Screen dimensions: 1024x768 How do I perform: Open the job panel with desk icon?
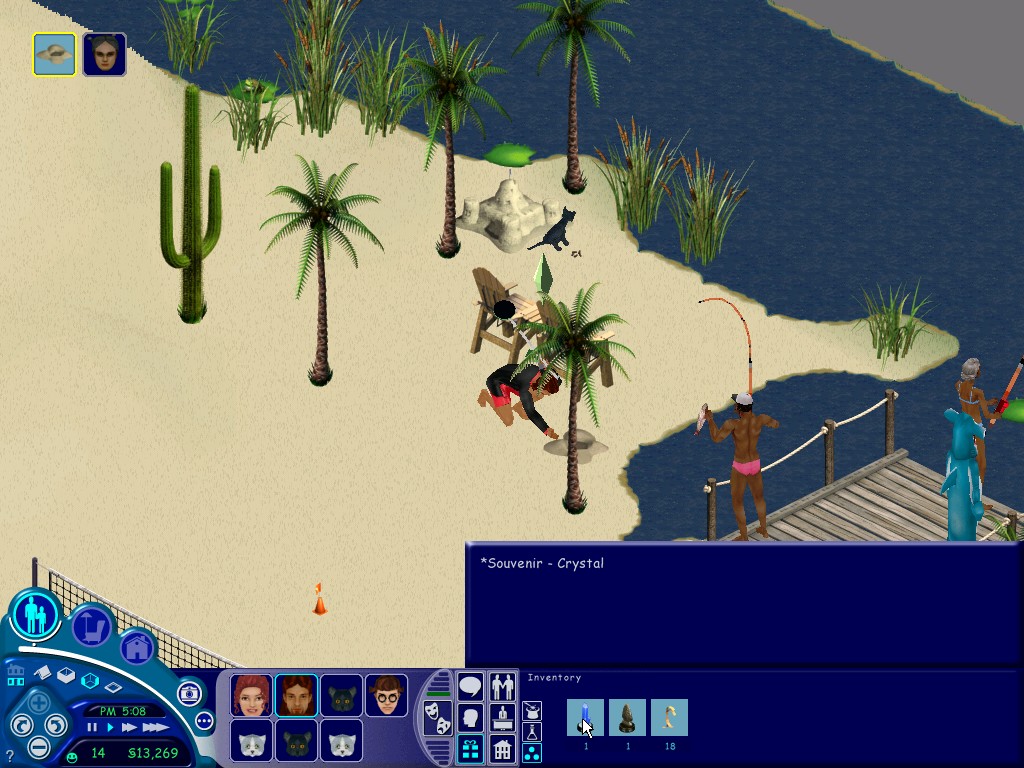[x=503, y=717]
